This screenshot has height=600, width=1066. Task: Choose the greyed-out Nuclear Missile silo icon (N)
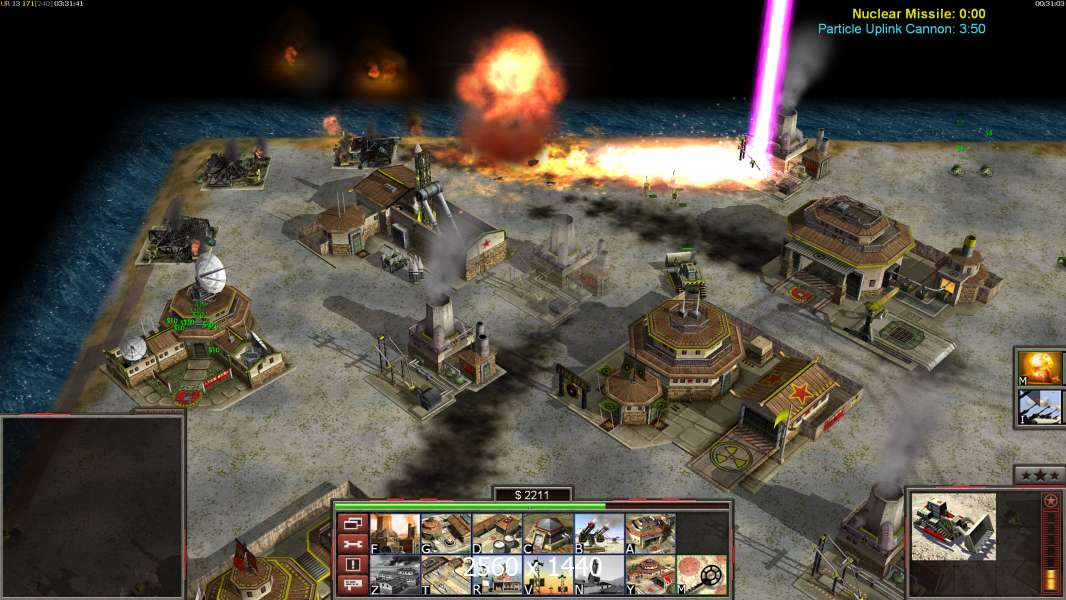599,575
